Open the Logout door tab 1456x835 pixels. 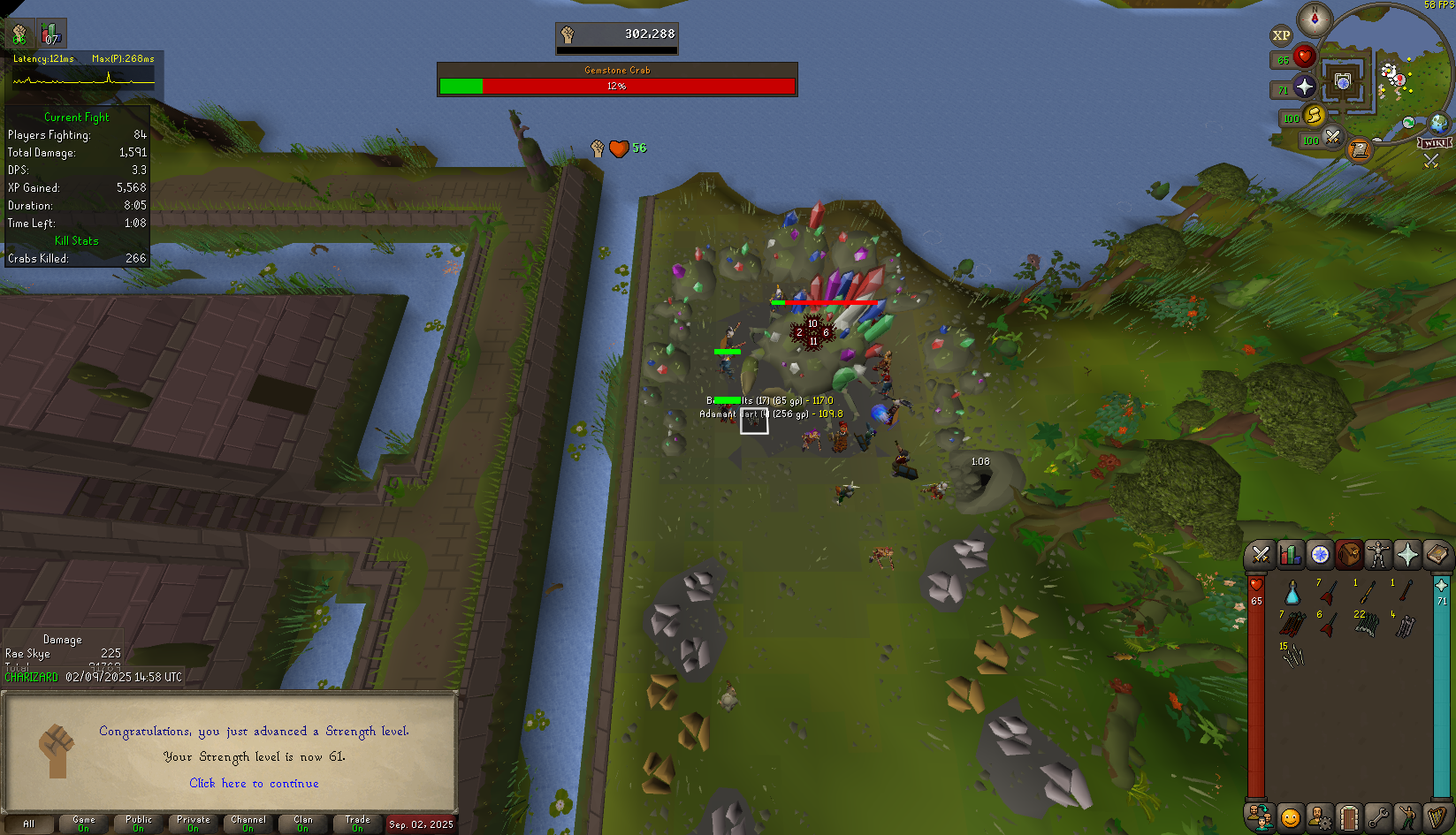click(1349, 817)
